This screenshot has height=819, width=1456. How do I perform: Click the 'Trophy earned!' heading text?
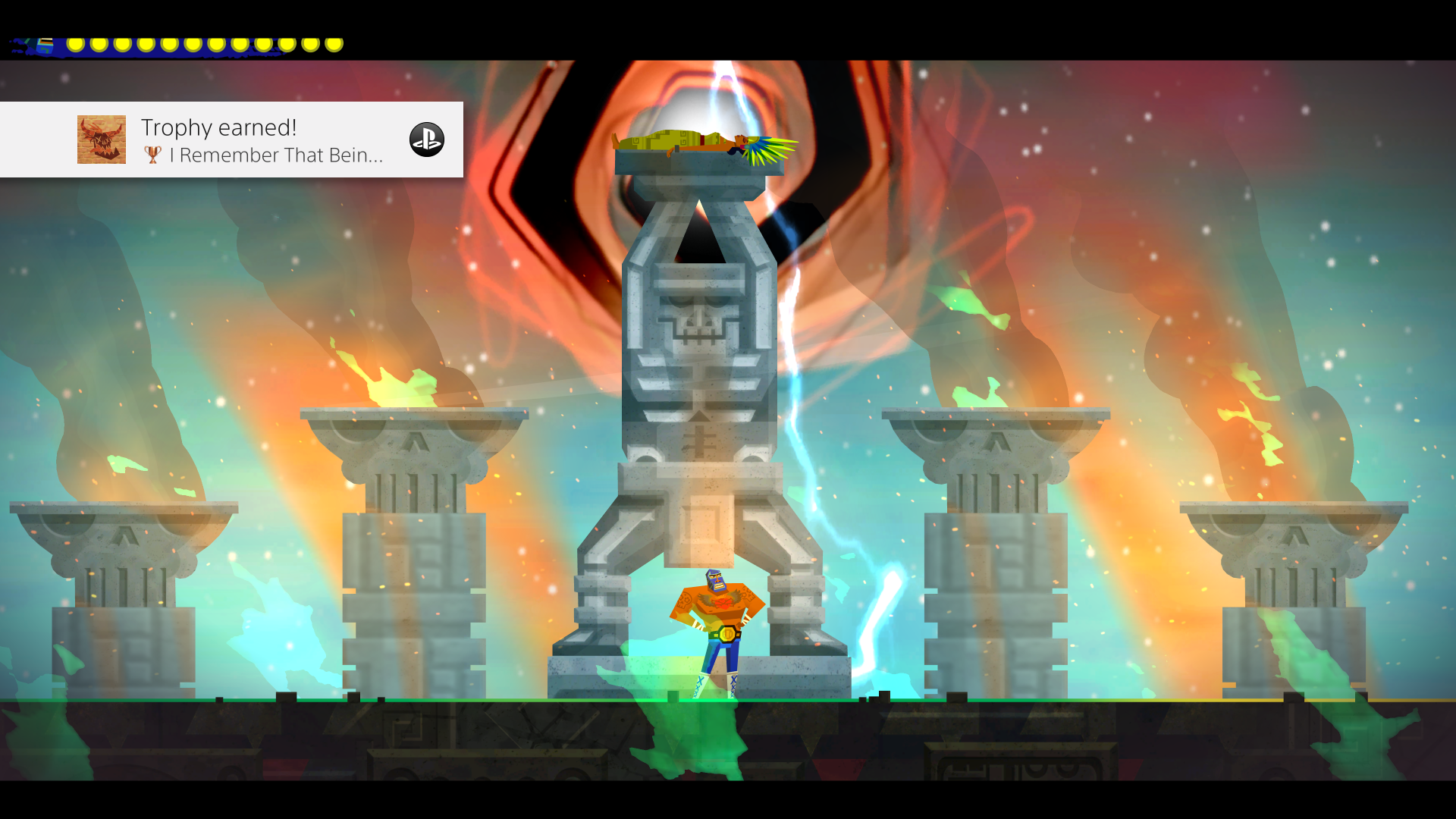pos(218,127)
